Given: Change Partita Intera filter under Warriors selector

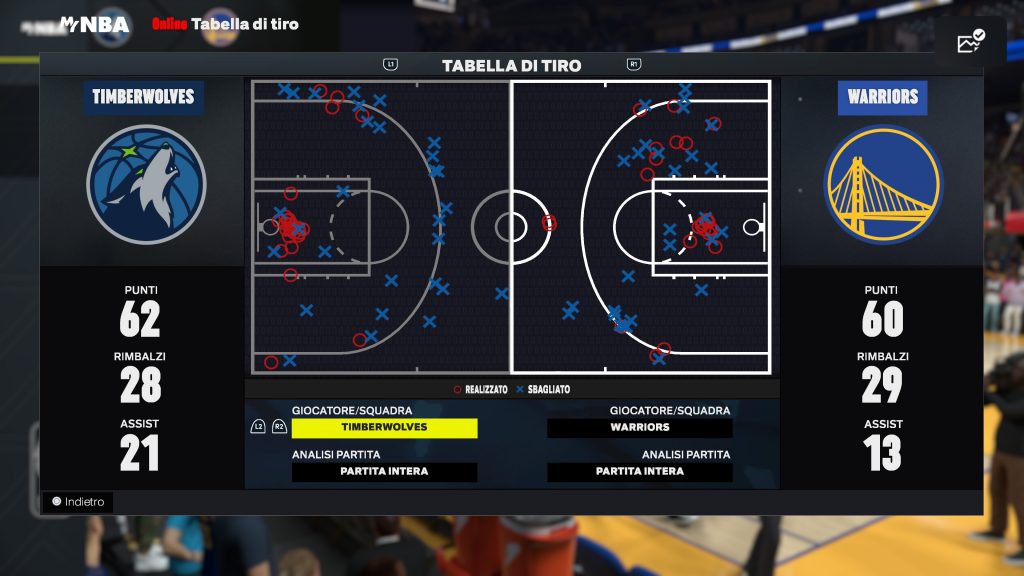Looking at the screenshot, I should (x=640, y=472).
